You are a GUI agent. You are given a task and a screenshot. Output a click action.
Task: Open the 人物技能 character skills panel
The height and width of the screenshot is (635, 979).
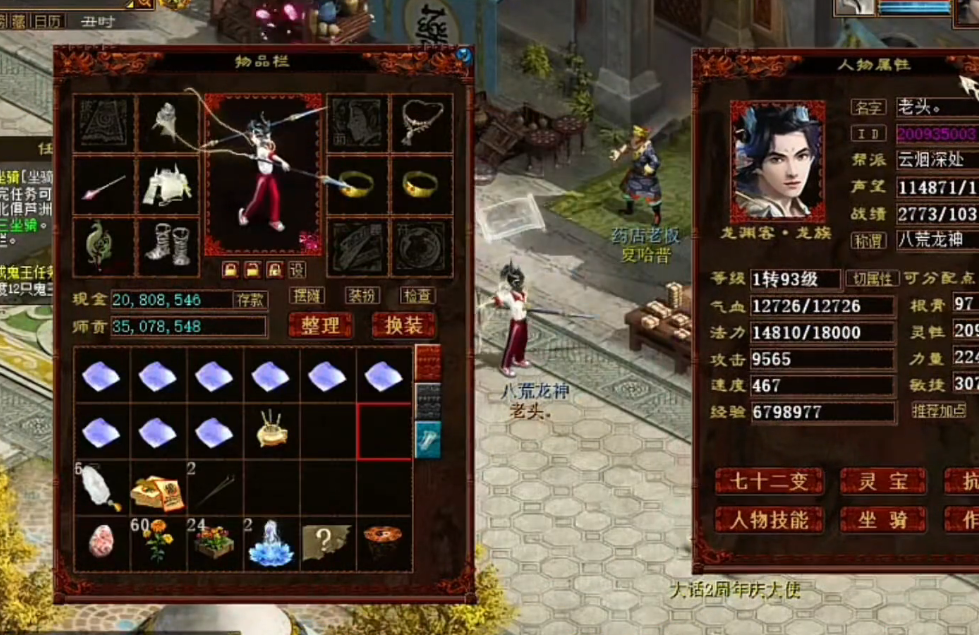tap(769, 520)
